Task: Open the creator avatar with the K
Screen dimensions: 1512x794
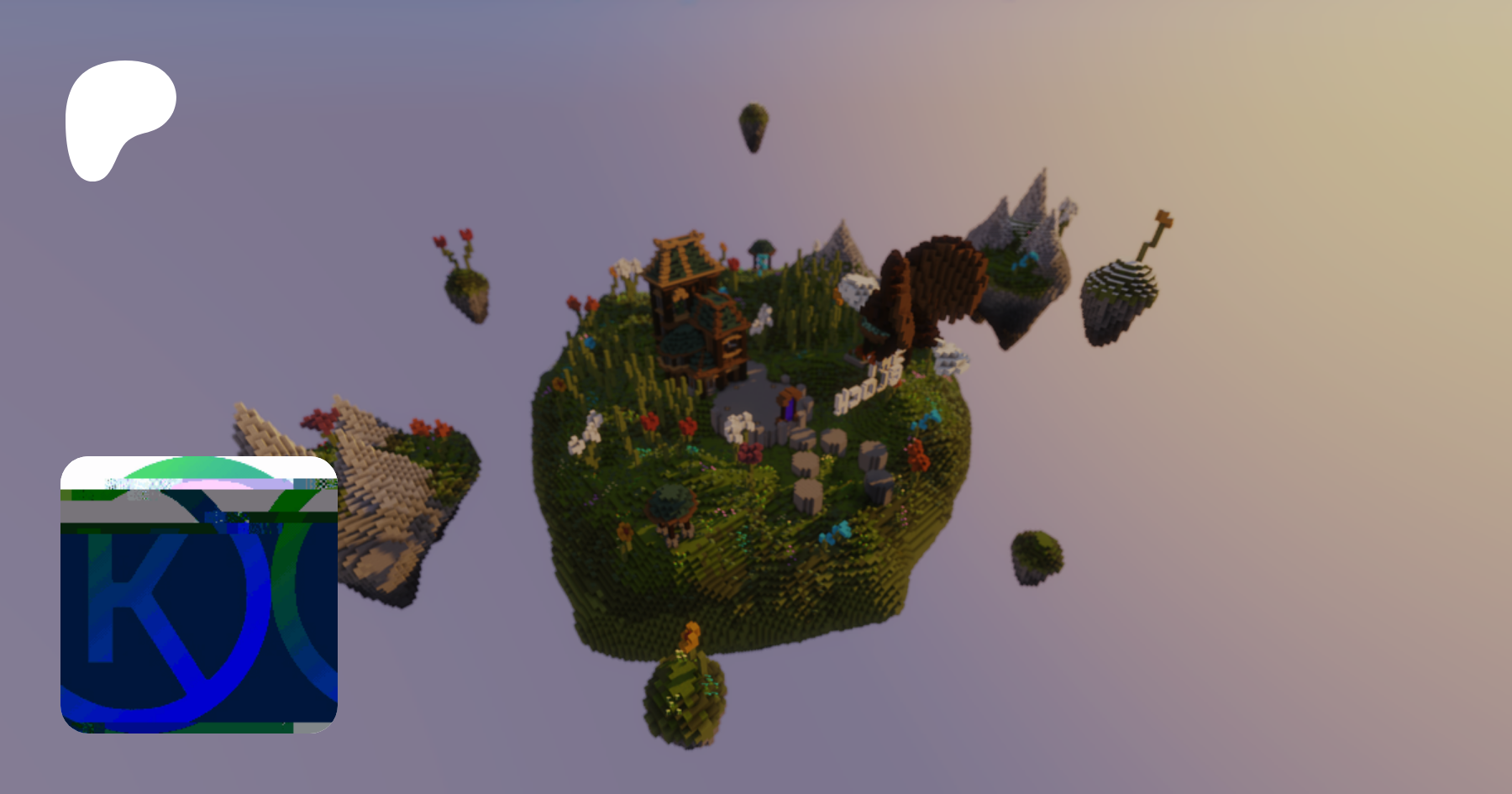Action: tap(199, 594)
